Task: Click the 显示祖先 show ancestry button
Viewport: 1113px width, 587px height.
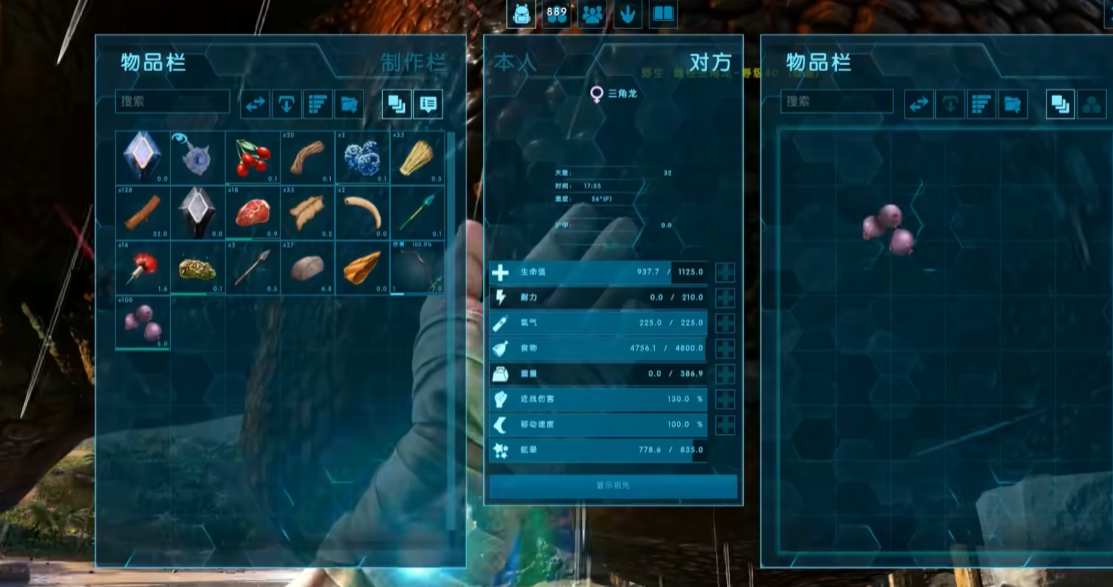Action: point(613,486)
